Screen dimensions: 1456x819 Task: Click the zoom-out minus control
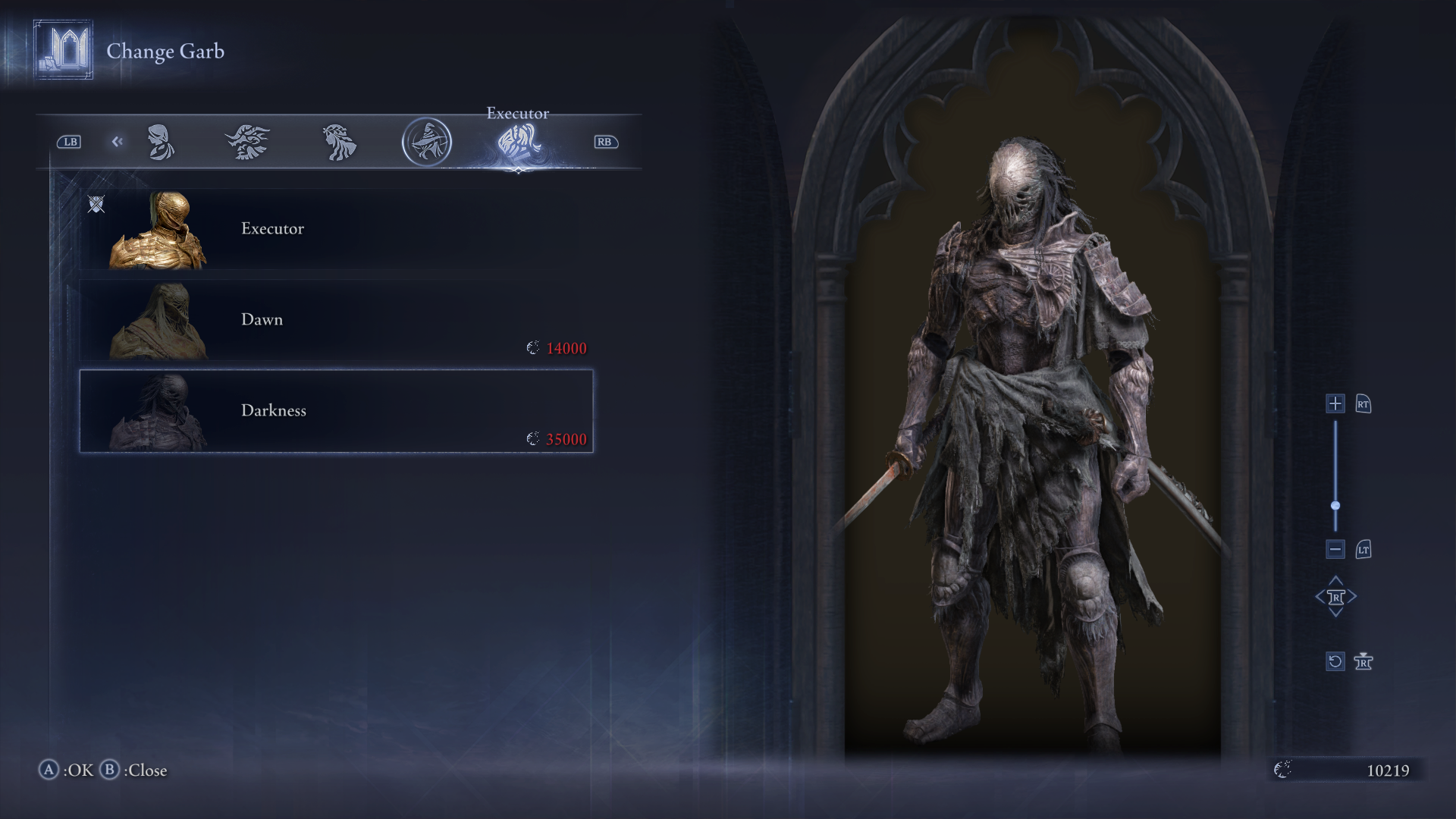tap(1335, 549)
